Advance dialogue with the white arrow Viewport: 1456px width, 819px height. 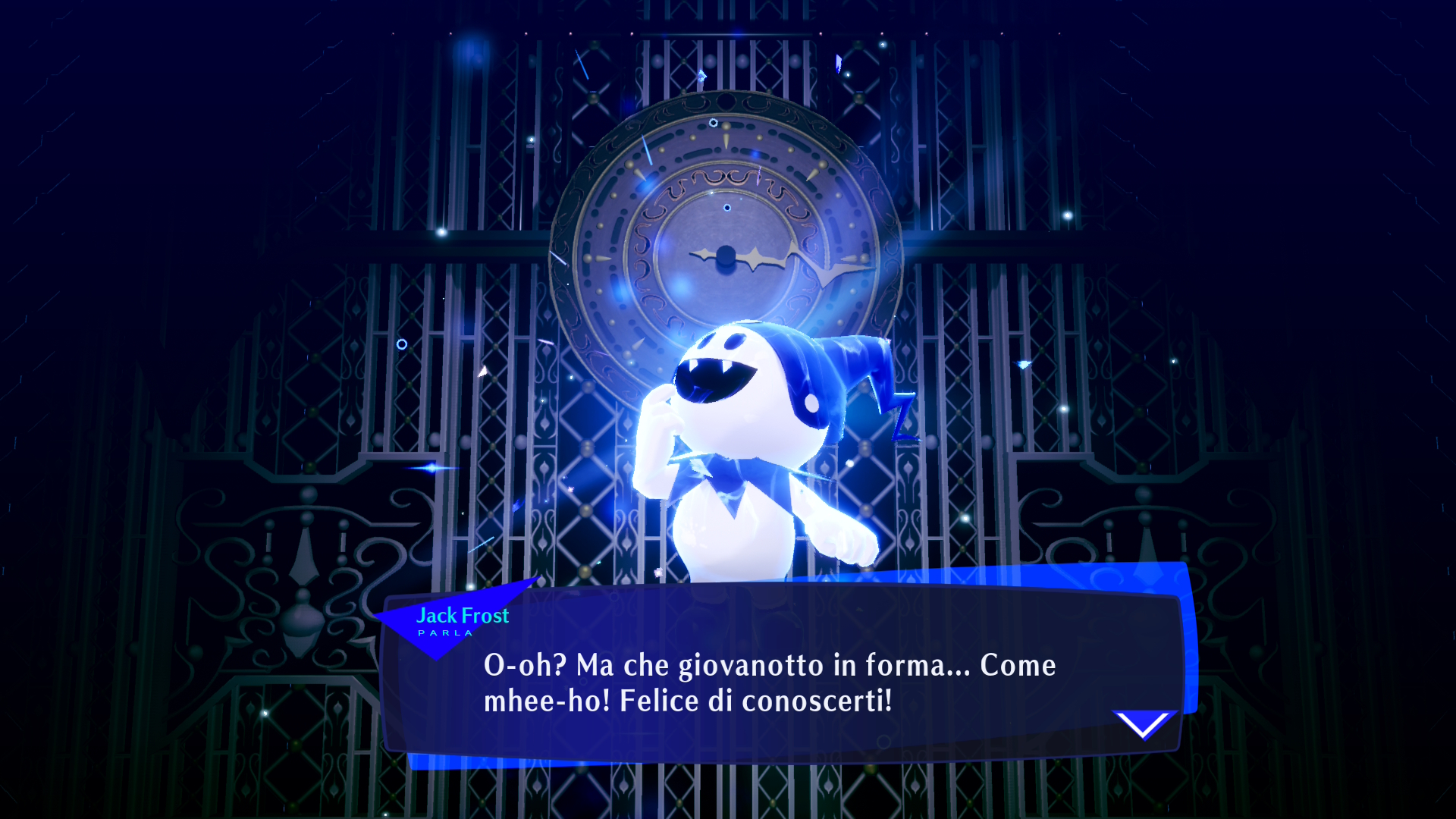point(1144,724)
